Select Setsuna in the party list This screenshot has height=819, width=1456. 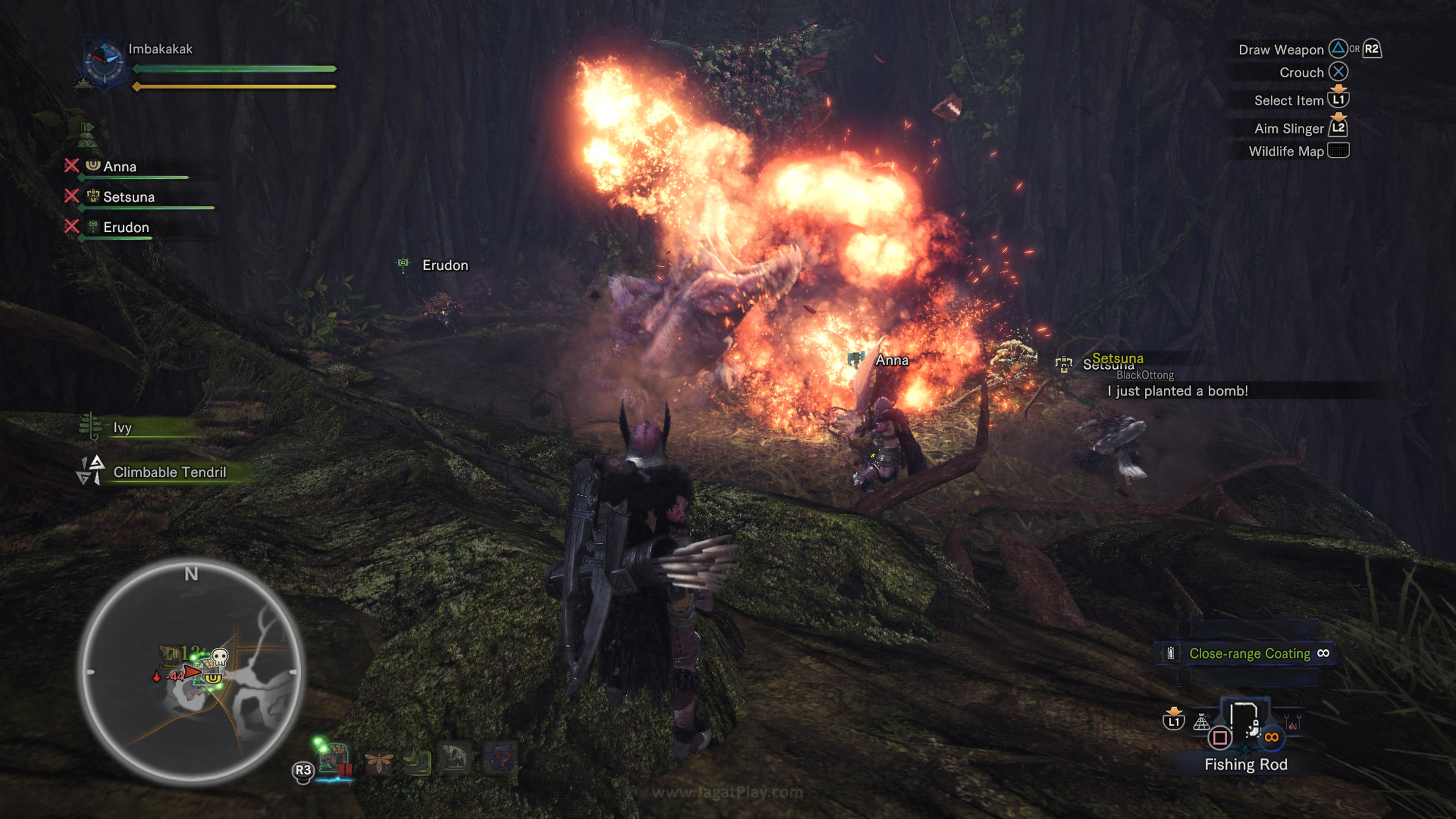click(x=129, y=197)
